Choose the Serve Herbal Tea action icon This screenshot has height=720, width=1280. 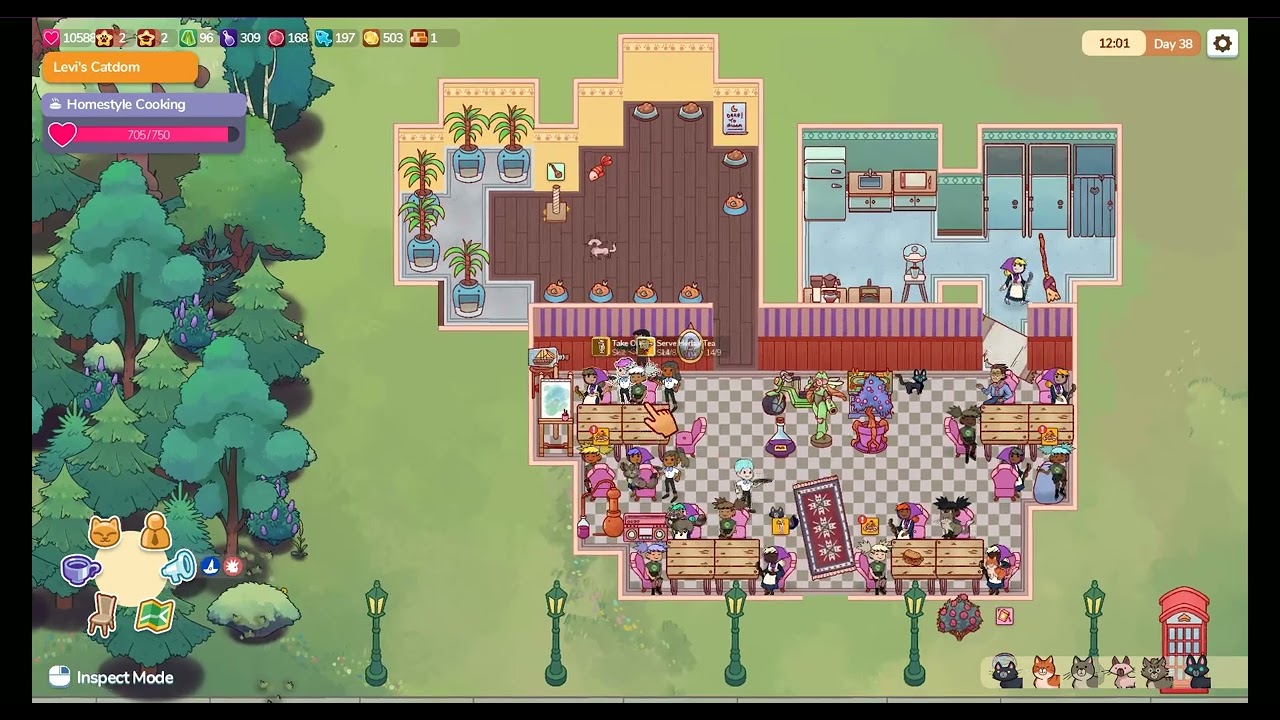(646, 346)
